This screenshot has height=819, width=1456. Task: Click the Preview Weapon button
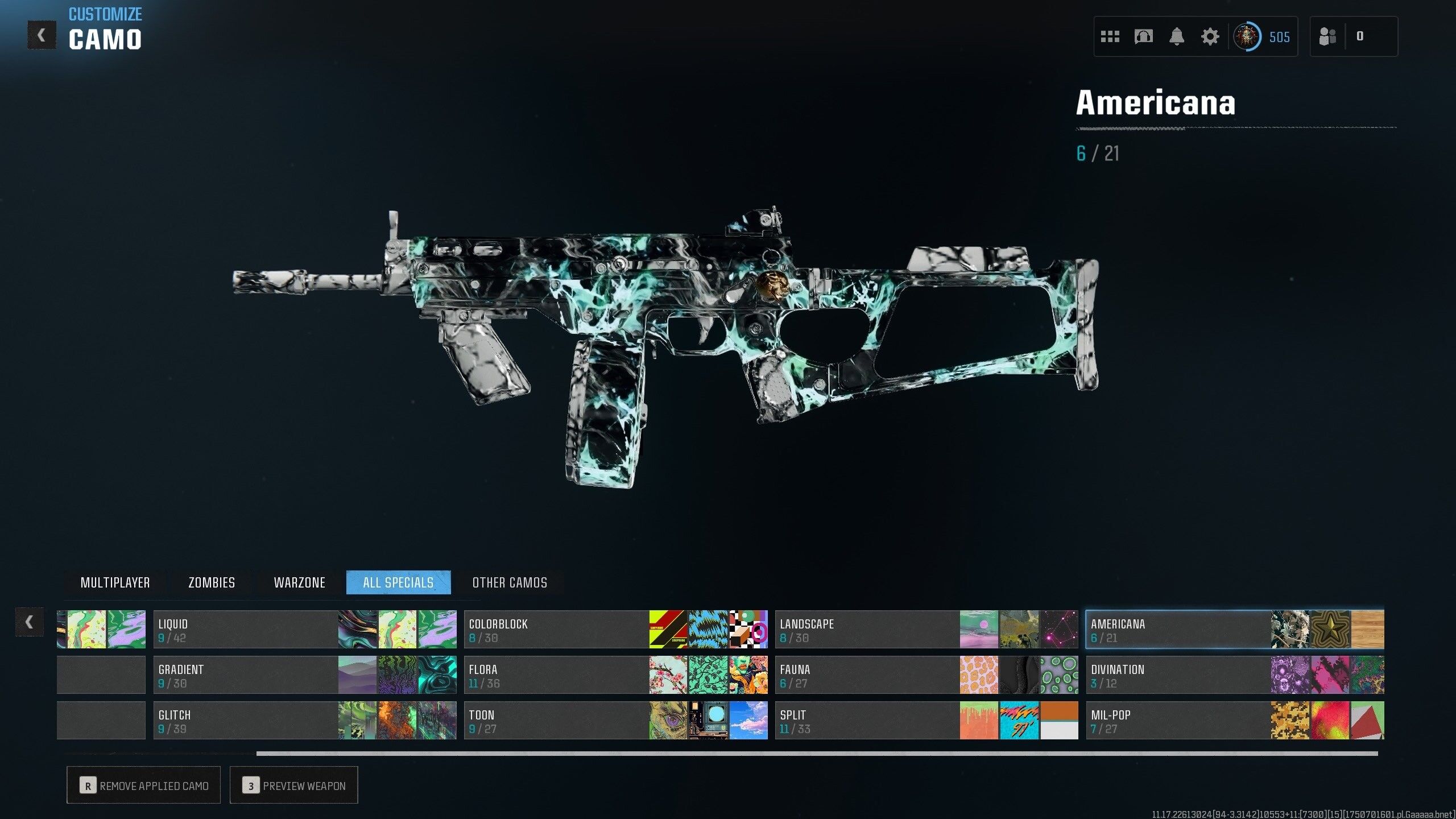coord(294,785)
